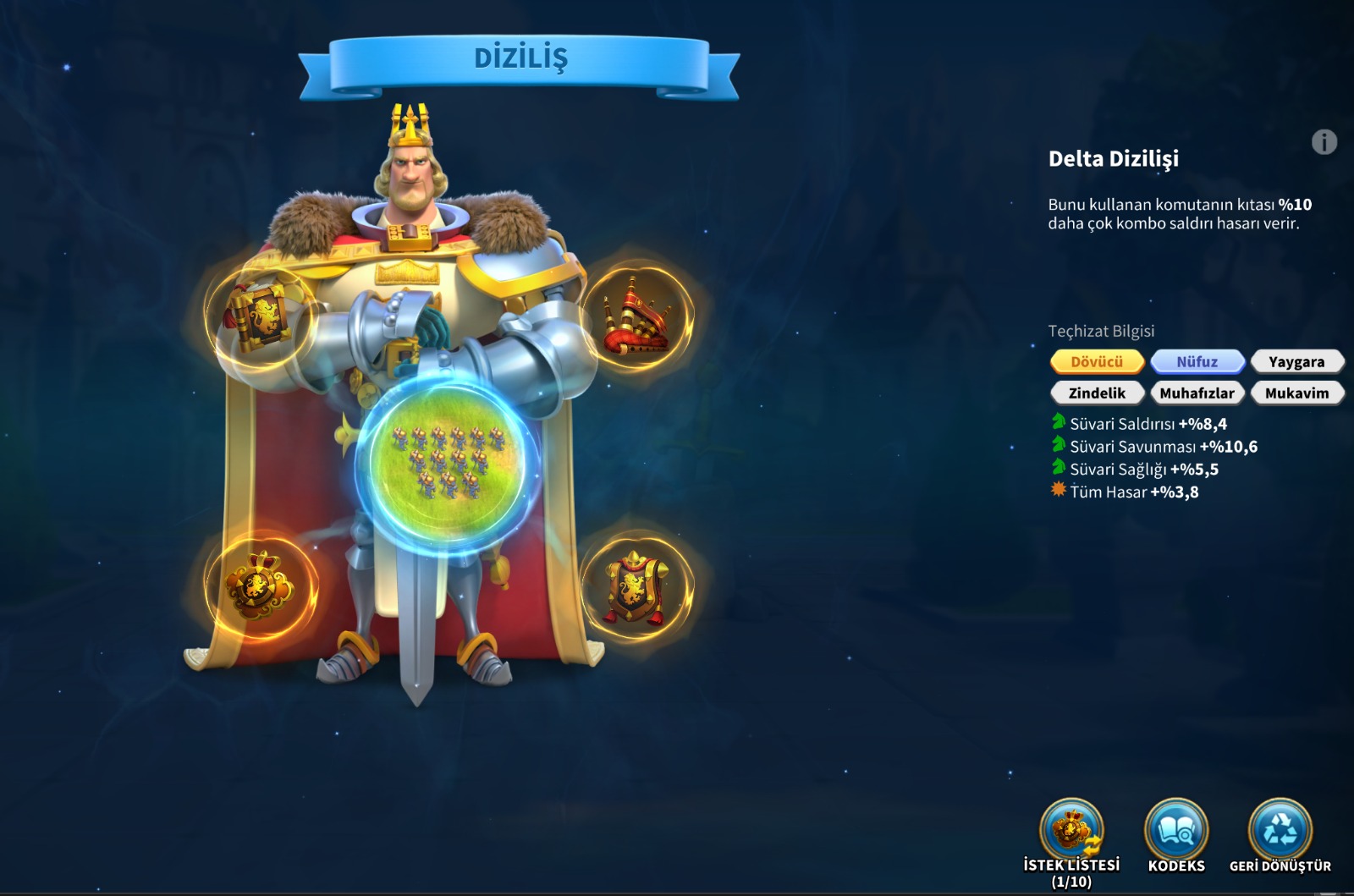Open the info button beside Delta Dizilişi

point(1324,142)
